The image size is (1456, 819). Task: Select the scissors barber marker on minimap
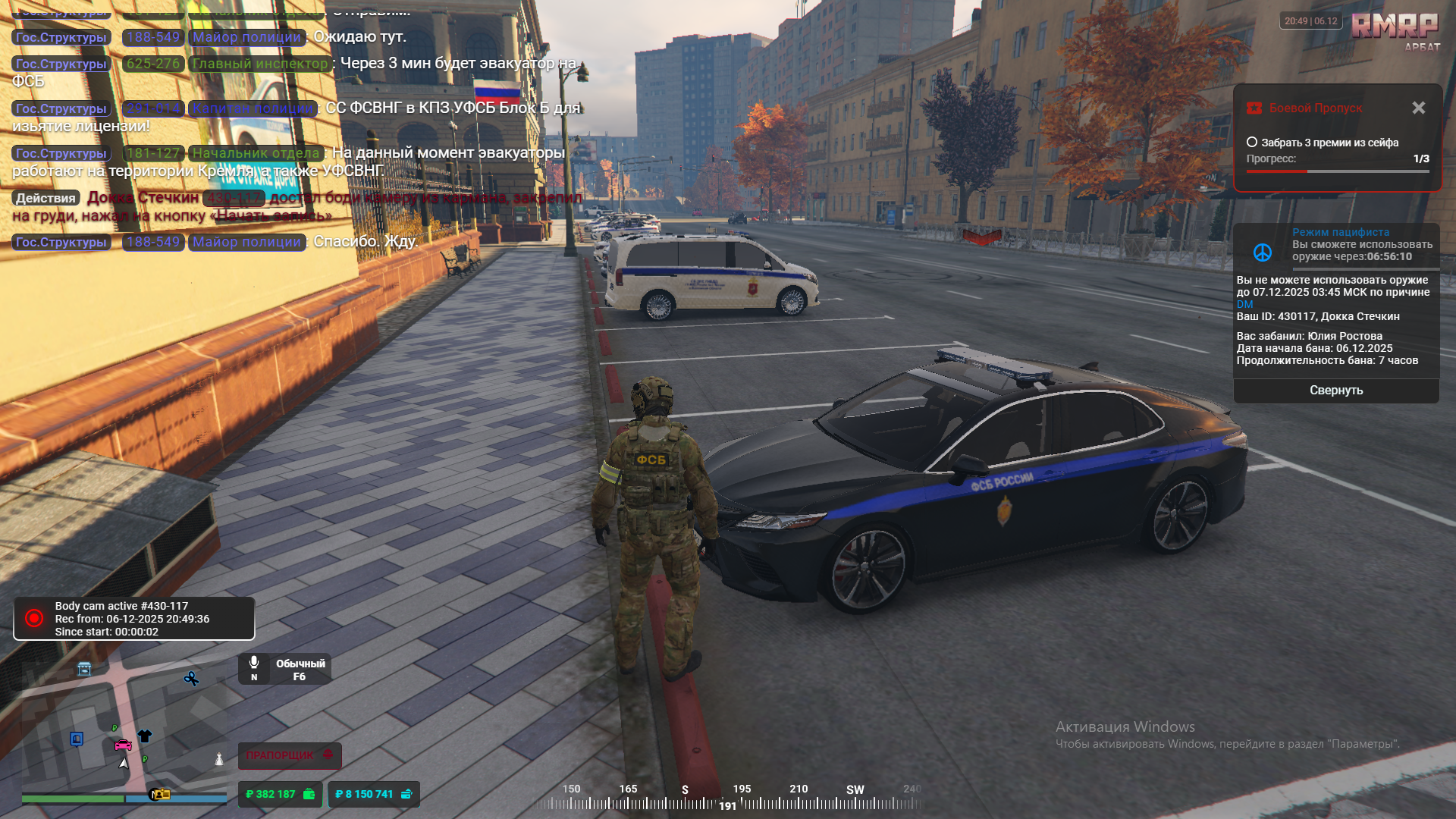191,679
